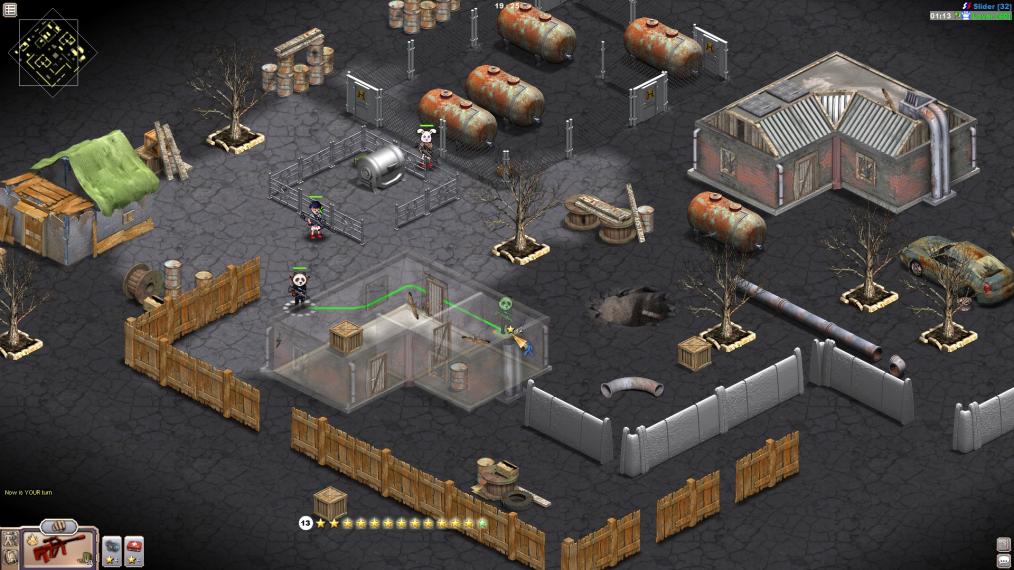
Task: Use the grenade item slot
Action: (x=112, y=547)
